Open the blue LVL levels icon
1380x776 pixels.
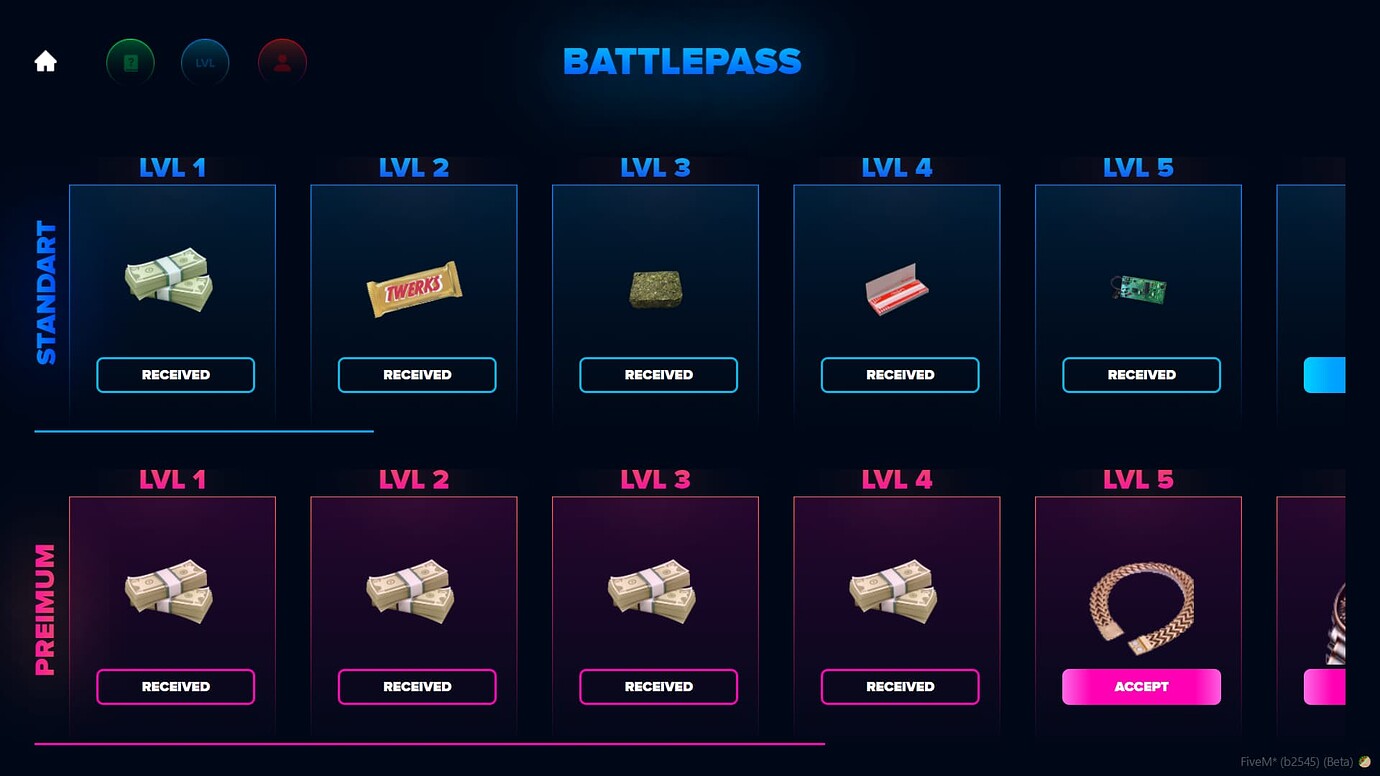(204, 61)
